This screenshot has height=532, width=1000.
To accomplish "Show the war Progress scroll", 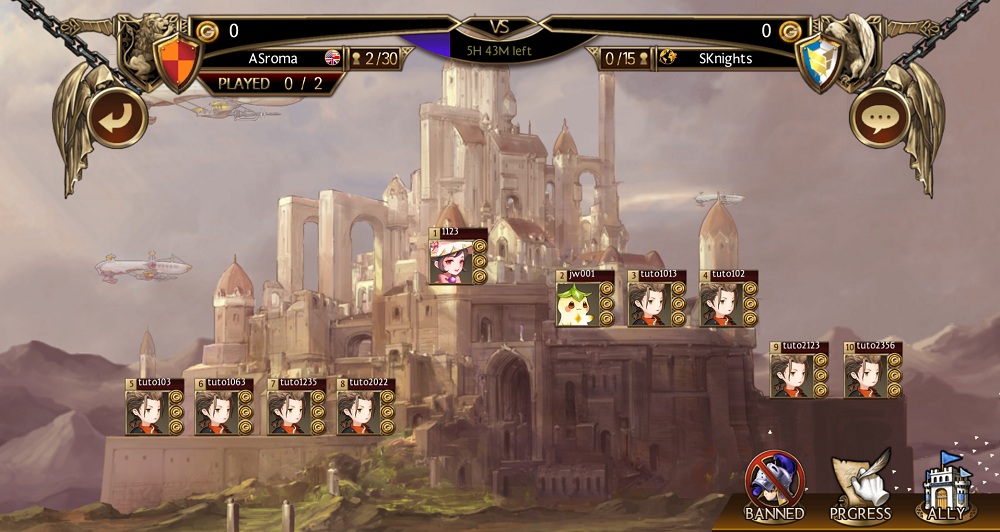I will (860, 483).
